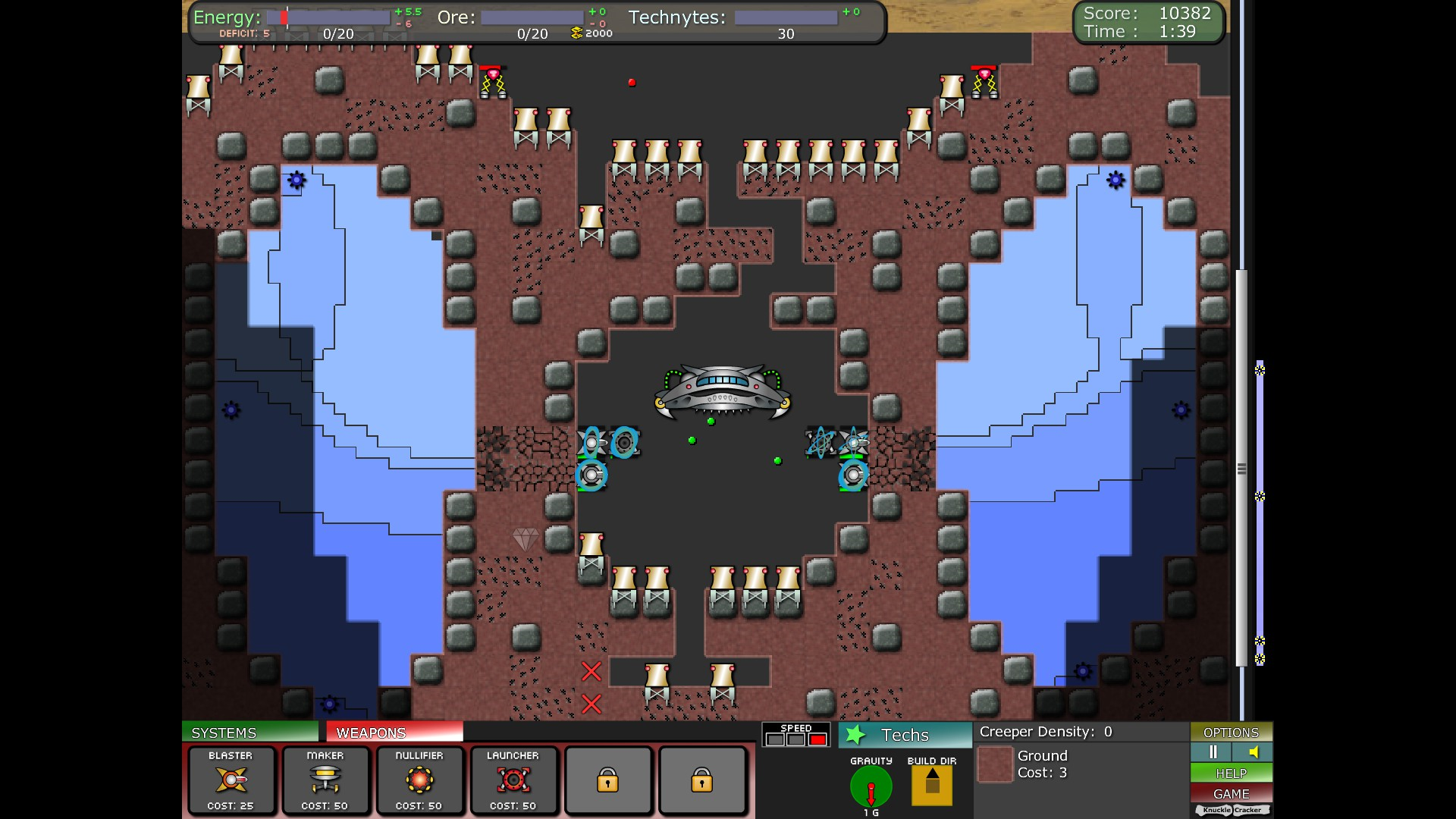Open the Options menu
The height and width of the screenshot is (819, 1456).
coord(1231,733)
